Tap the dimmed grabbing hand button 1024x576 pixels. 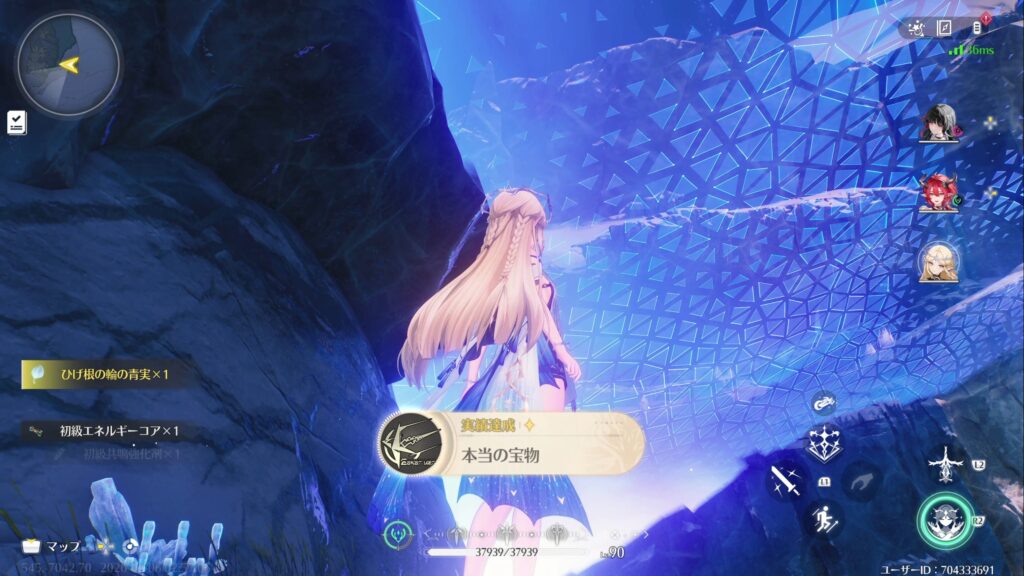point(861,481)
